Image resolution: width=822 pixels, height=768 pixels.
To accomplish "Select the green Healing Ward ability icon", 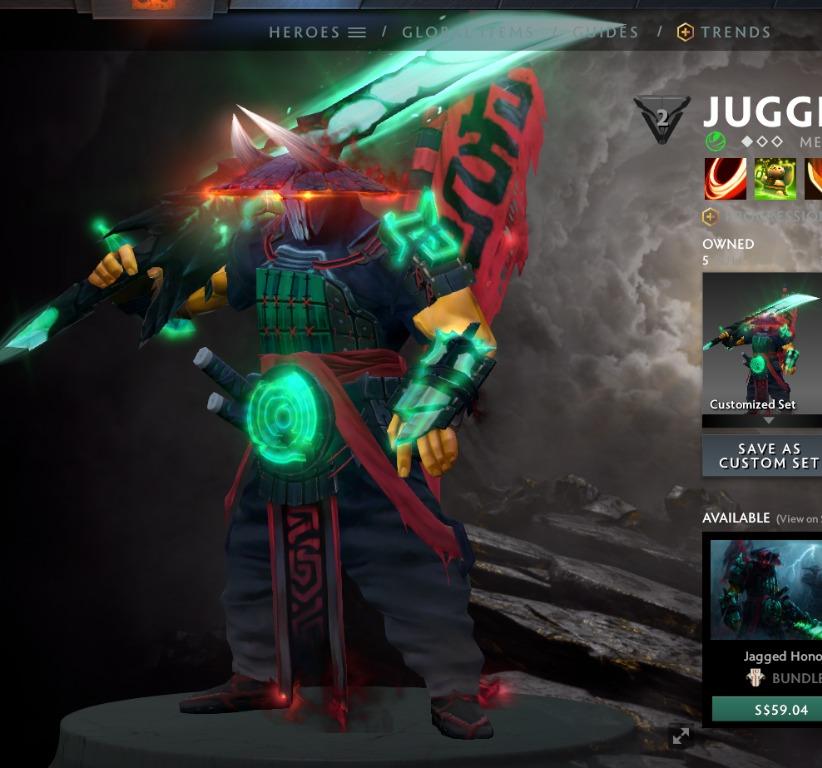I will coord(775,179).
